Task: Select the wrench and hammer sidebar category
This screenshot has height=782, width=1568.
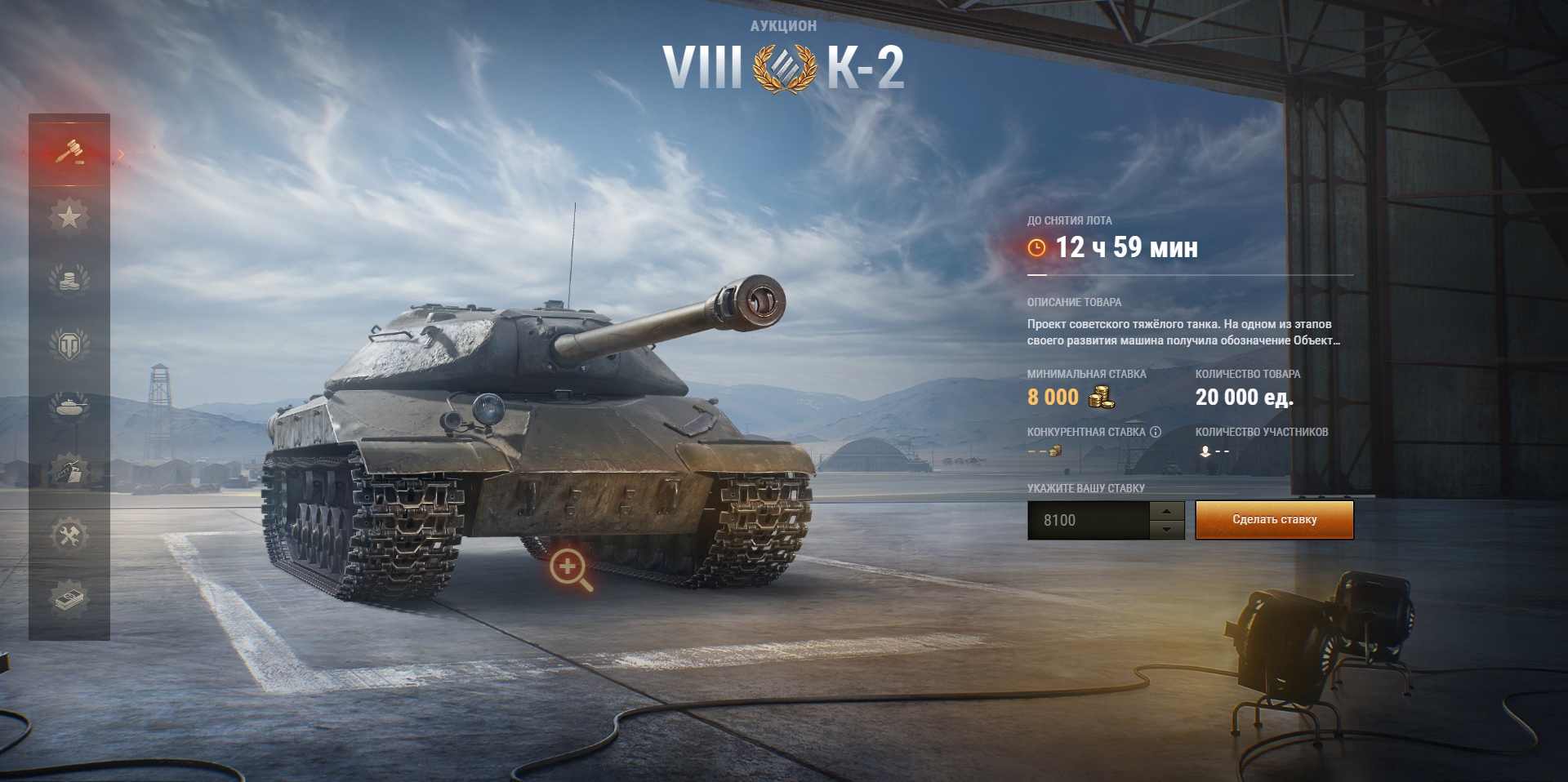Action: point(69,535)
